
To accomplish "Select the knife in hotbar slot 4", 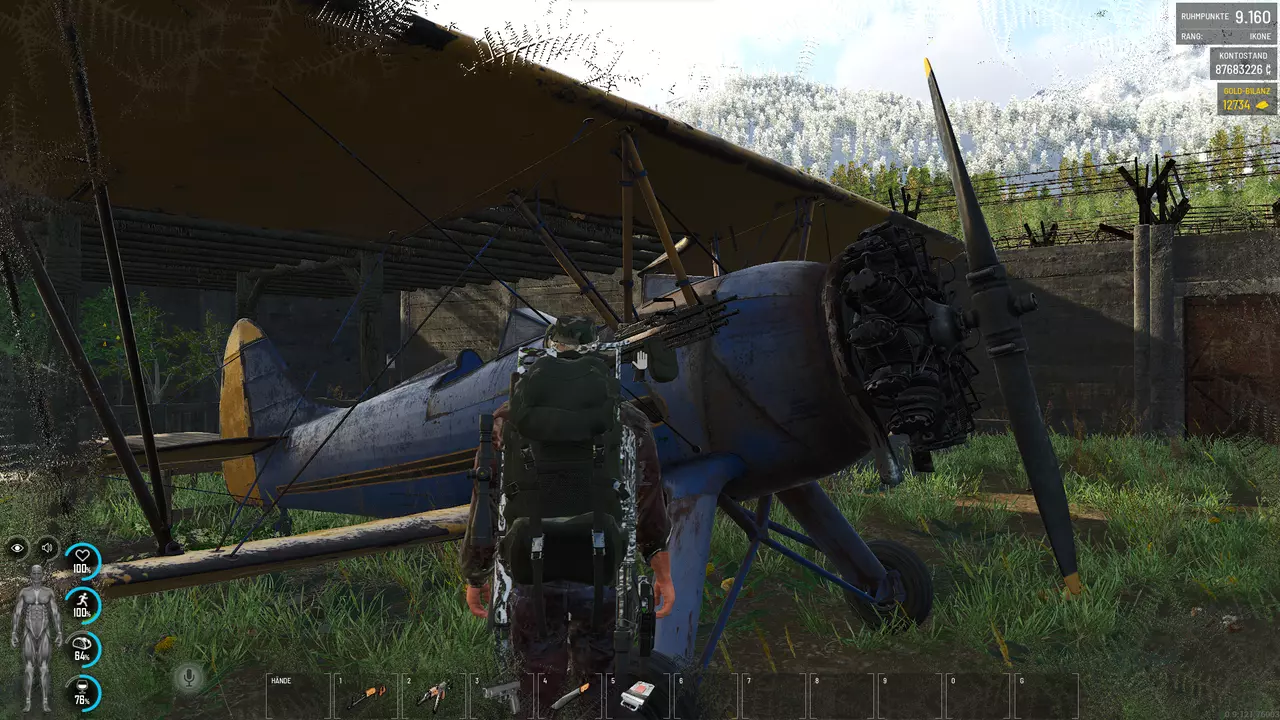I will click(x=570, y=695).
